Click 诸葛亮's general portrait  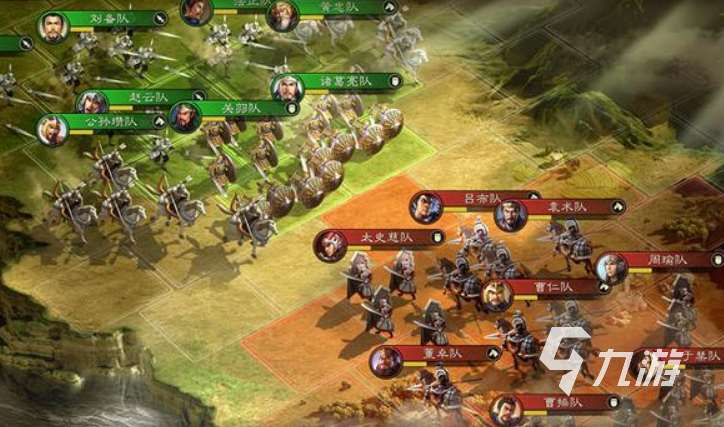click(x=288, y=88)
